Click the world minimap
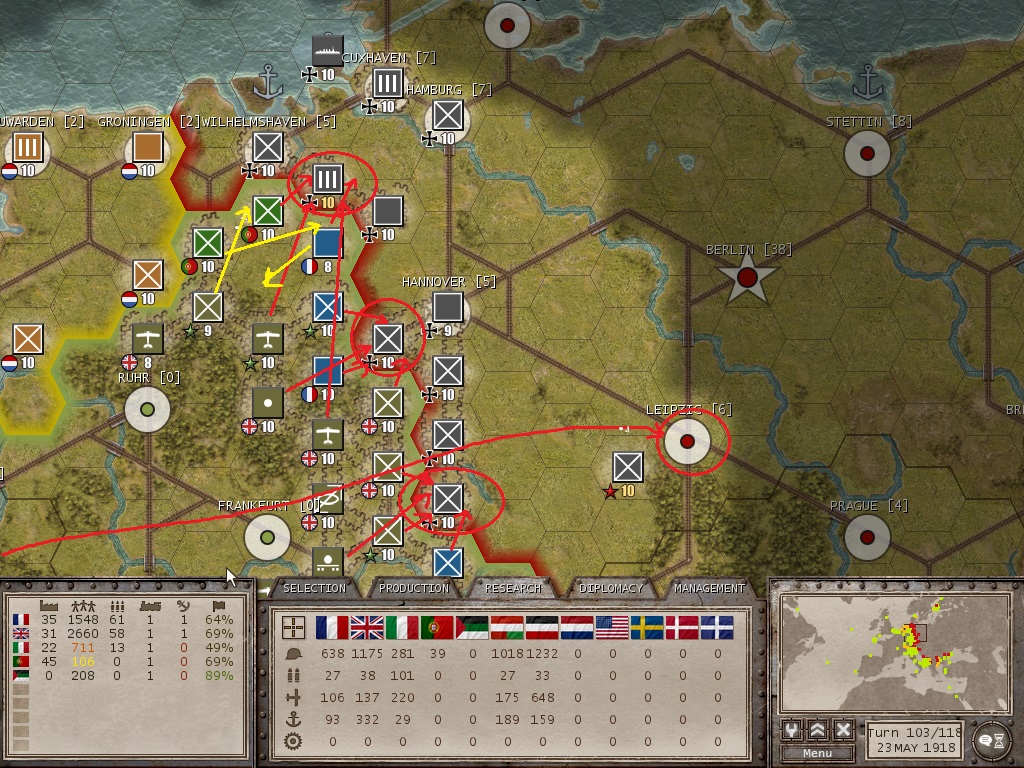Image resolution: width=1024 pixels, height=768 pixels. (893, 651)
